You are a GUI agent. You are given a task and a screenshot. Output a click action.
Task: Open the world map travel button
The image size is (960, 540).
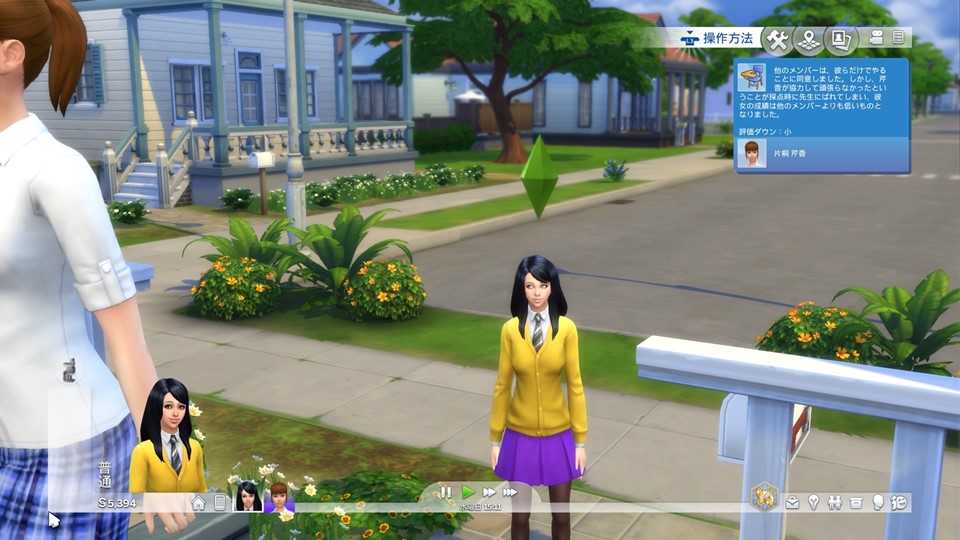[809, 40]
